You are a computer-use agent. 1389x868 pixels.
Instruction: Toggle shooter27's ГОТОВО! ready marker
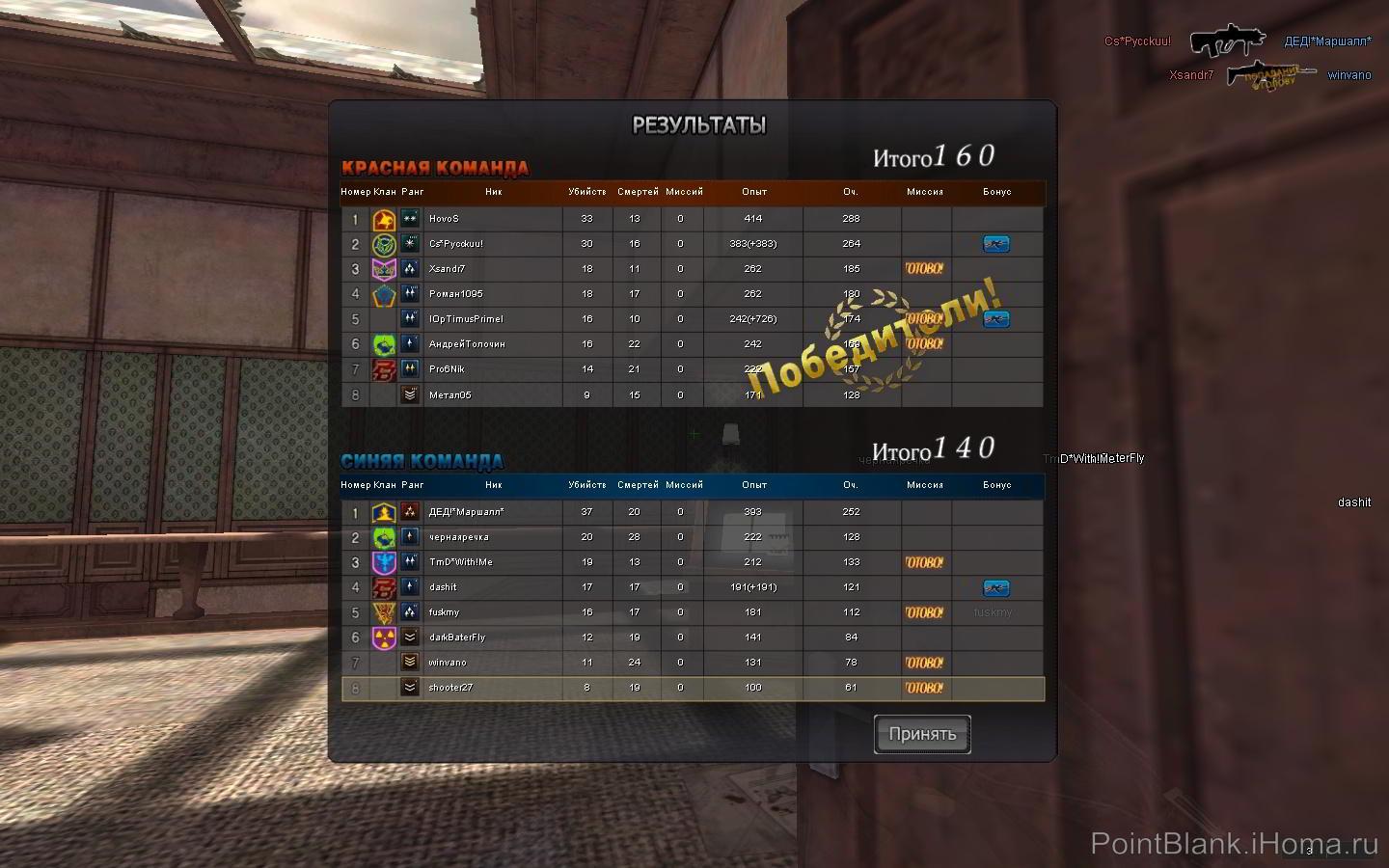(x=923, y=688)
